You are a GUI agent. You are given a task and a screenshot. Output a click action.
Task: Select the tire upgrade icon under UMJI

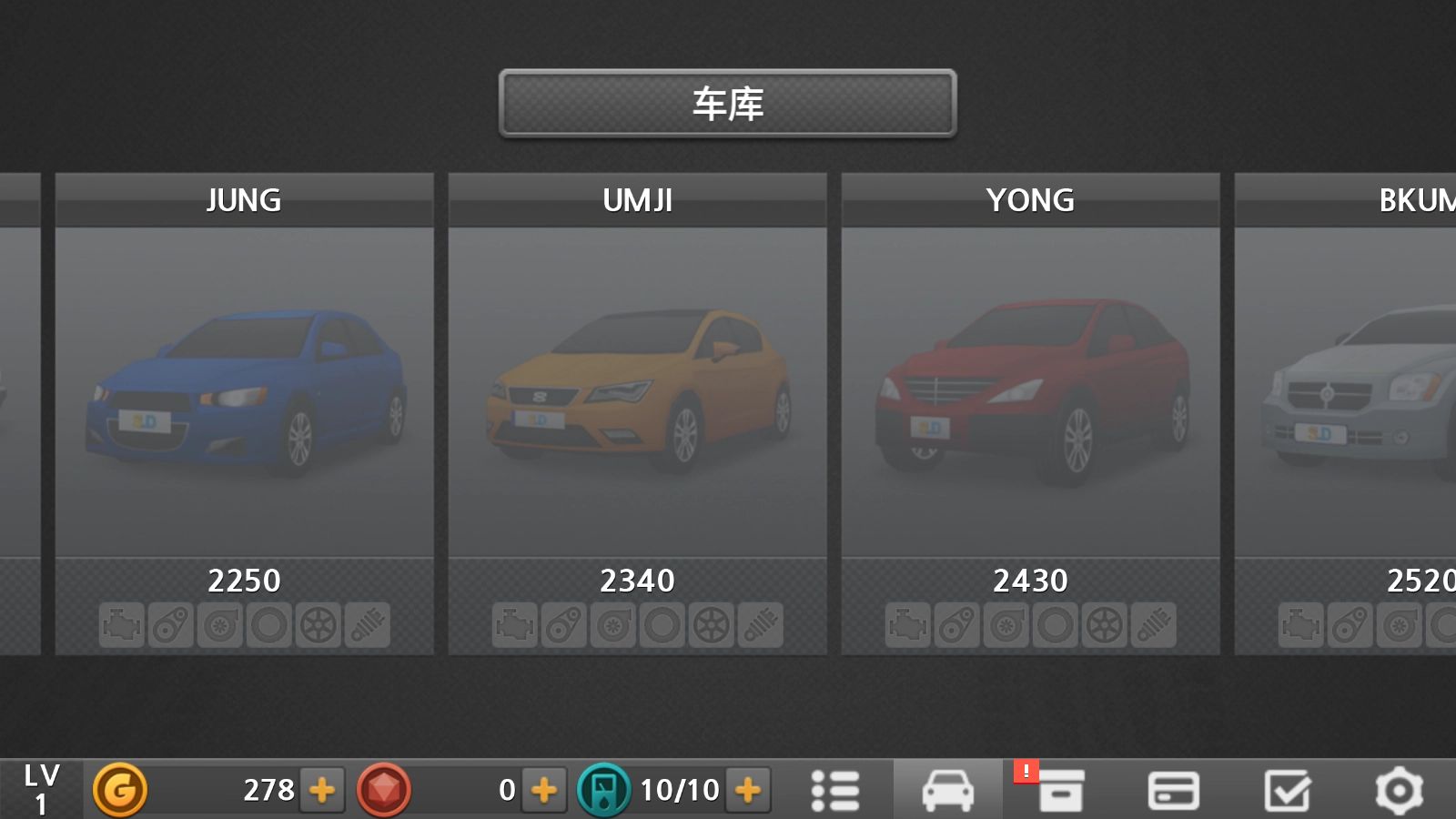coord(663,625)
